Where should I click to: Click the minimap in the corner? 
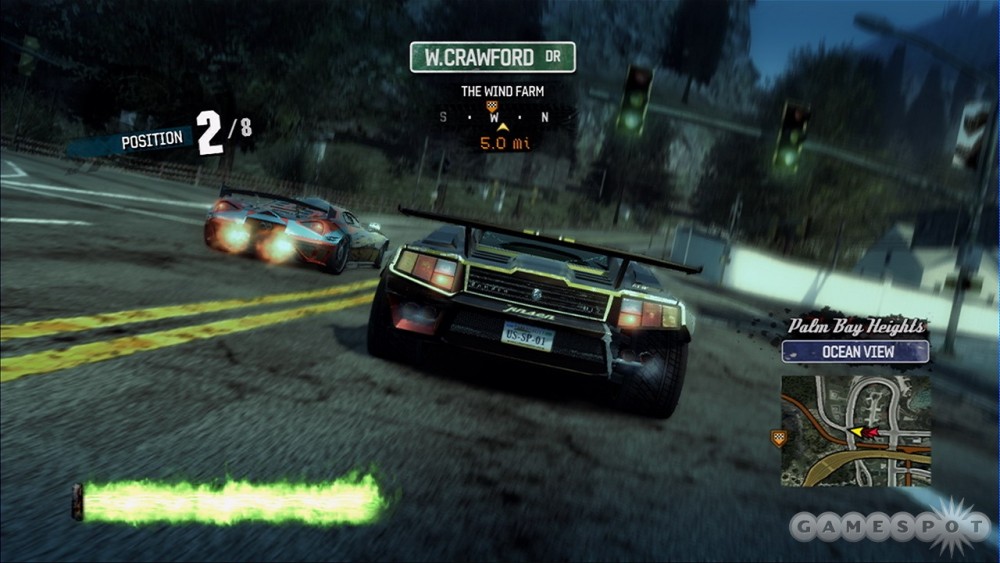(x=855, y=430)
